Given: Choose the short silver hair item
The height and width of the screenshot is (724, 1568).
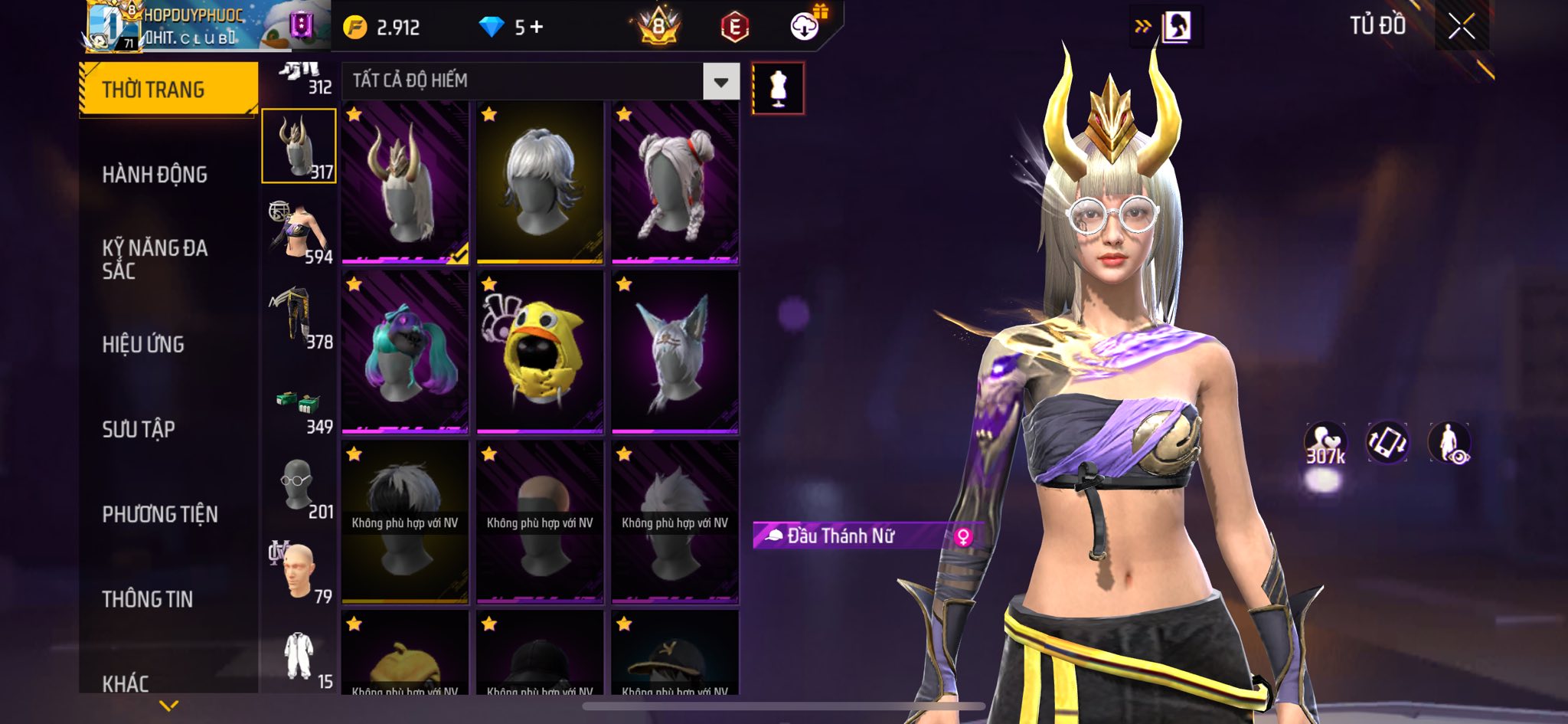Looking at the screenshot, I should coord(540,182).
